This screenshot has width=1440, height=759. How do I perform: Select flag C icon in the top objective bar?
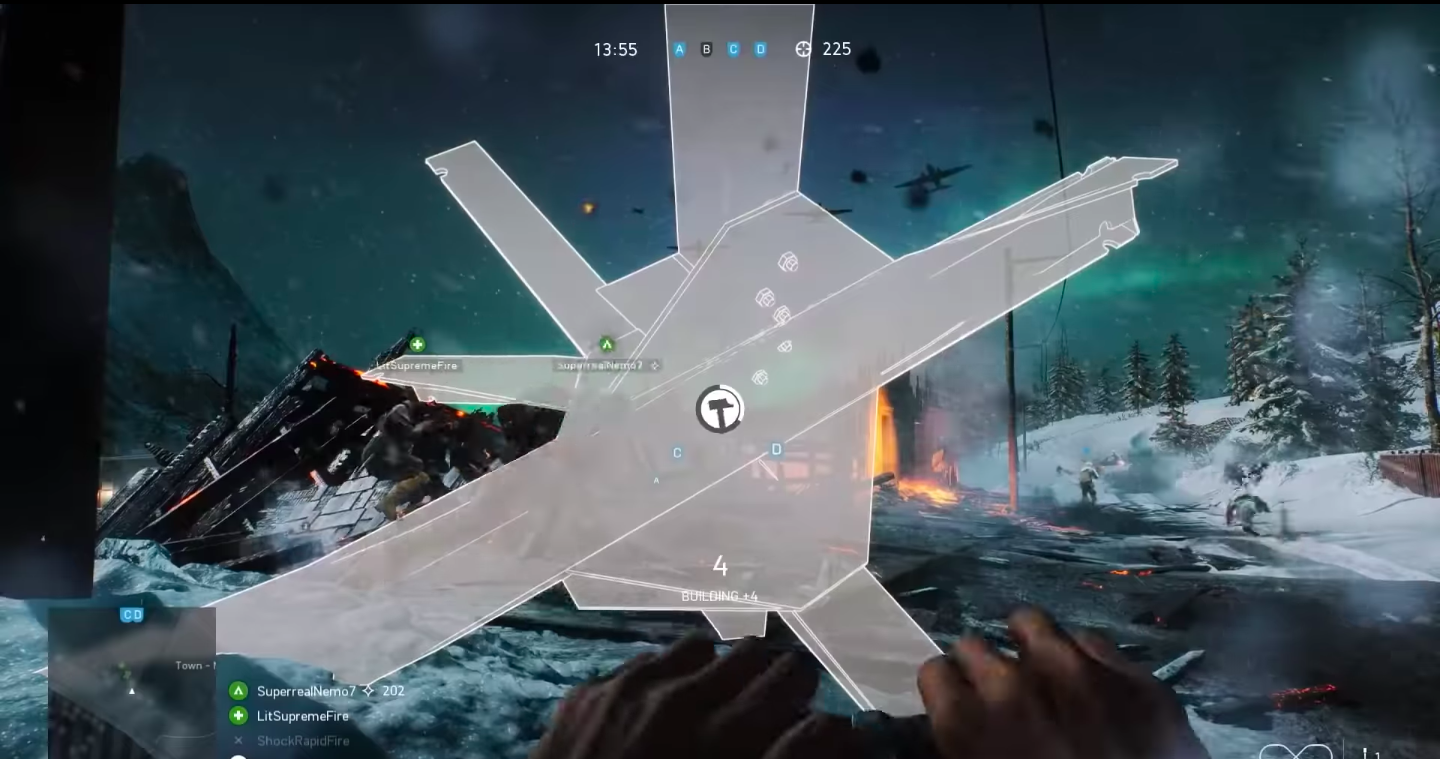coord(733,48)
